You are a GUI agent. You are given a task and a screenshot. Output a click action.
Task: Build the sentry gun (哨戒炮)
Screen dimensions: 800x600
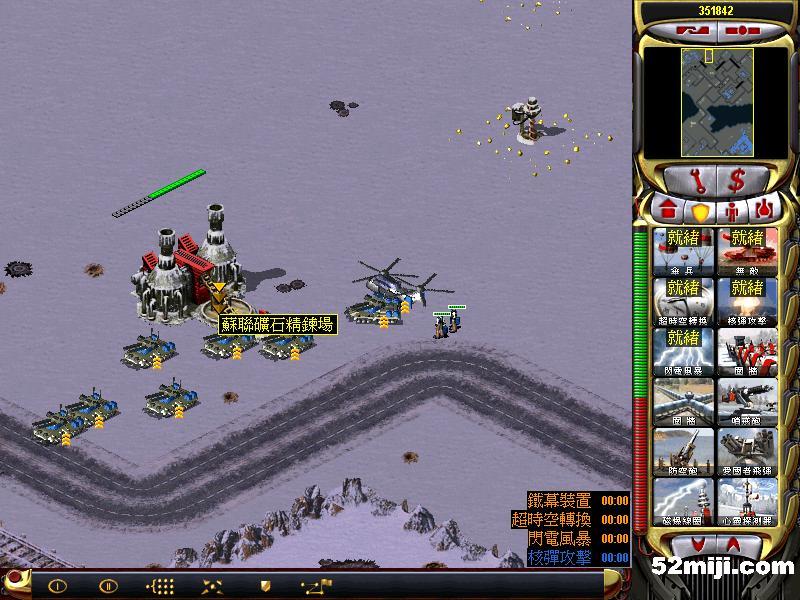coord(746,401)
